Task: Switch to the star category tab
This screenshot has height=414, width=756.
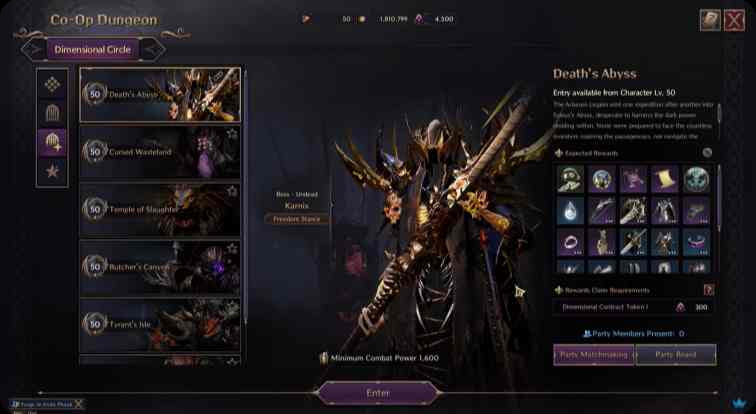Action: tap(52, 171)
